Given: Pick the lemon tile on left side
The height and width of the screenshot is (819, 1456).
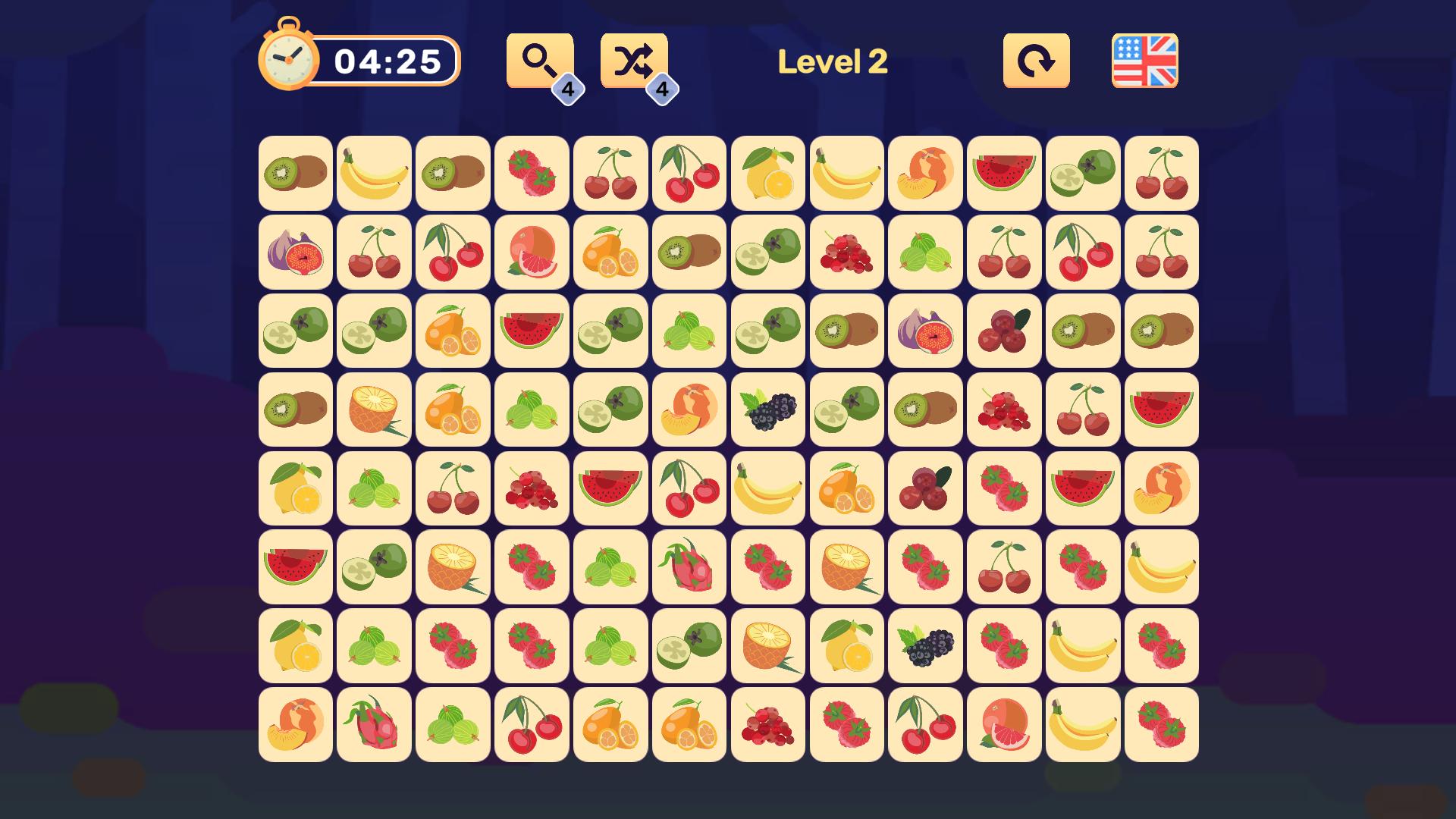Looking at the screenshot, I should [293, 488].
